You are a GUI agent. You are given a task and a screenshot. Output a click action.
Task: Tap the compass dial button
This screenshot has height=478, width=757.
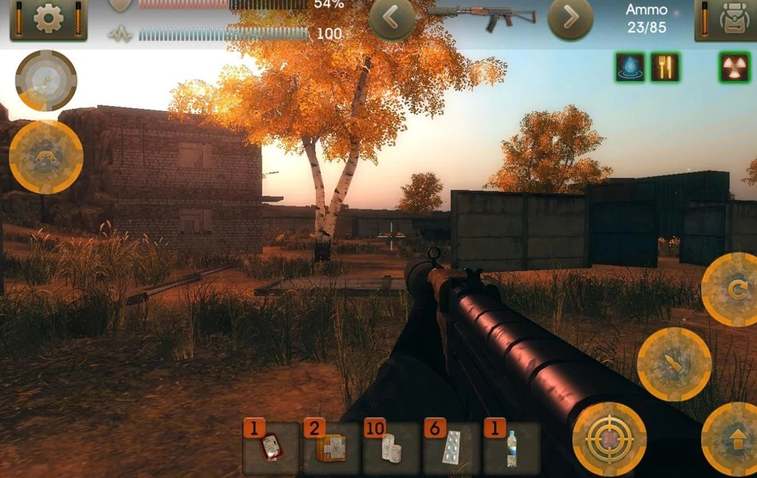tap(46, 80)
